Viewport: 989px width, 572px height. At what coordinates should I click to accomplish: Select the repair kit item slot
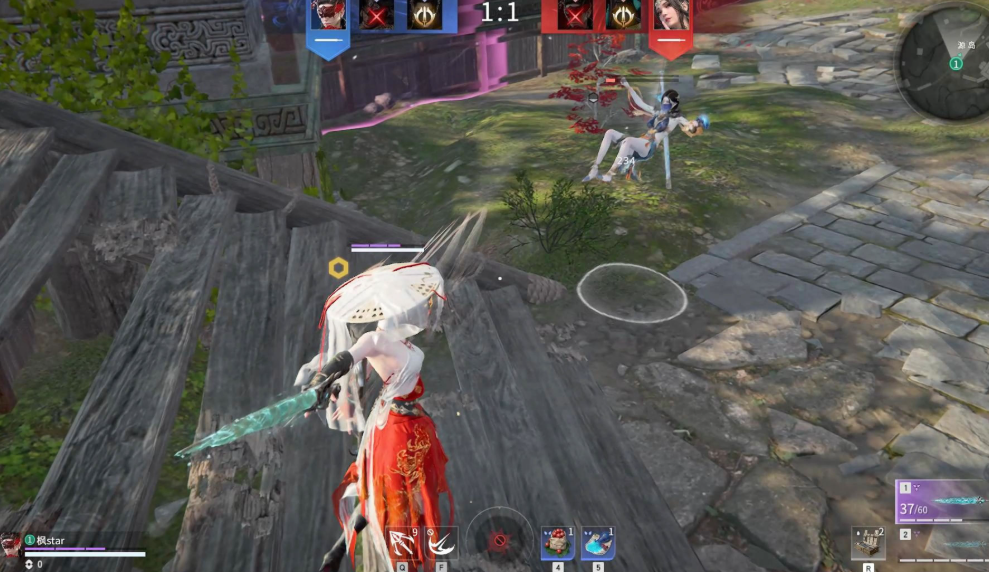(868, 543)
